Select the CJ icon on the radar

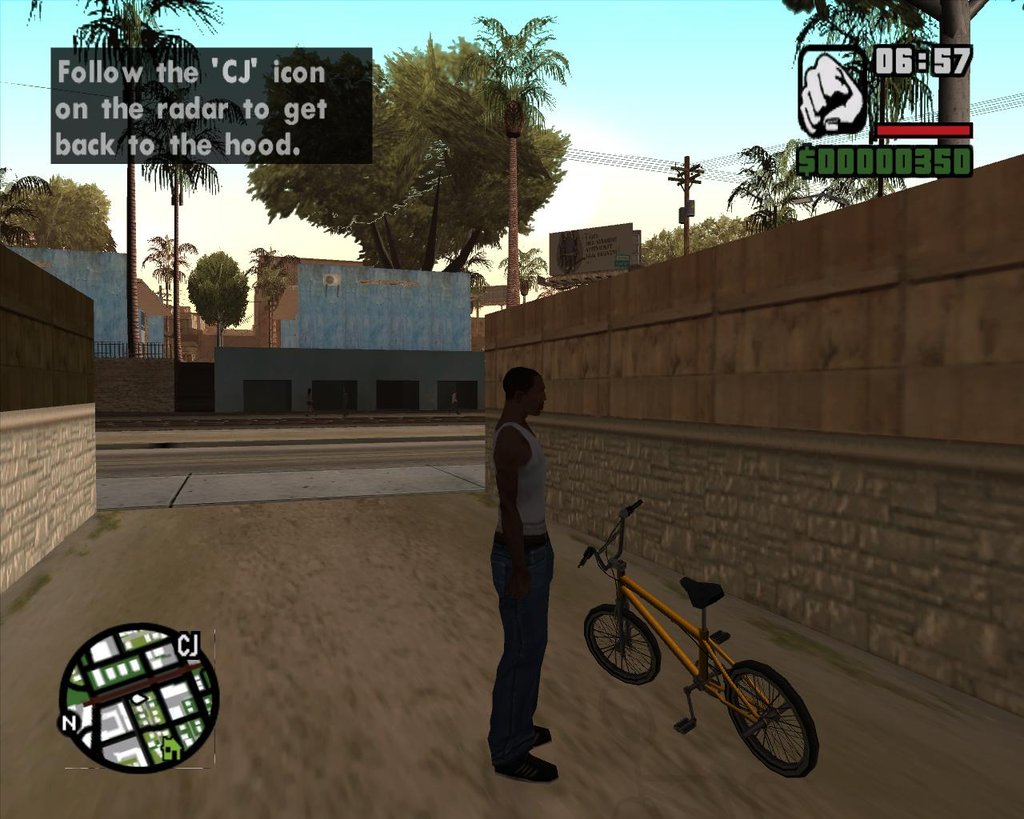tap(188, 645)
